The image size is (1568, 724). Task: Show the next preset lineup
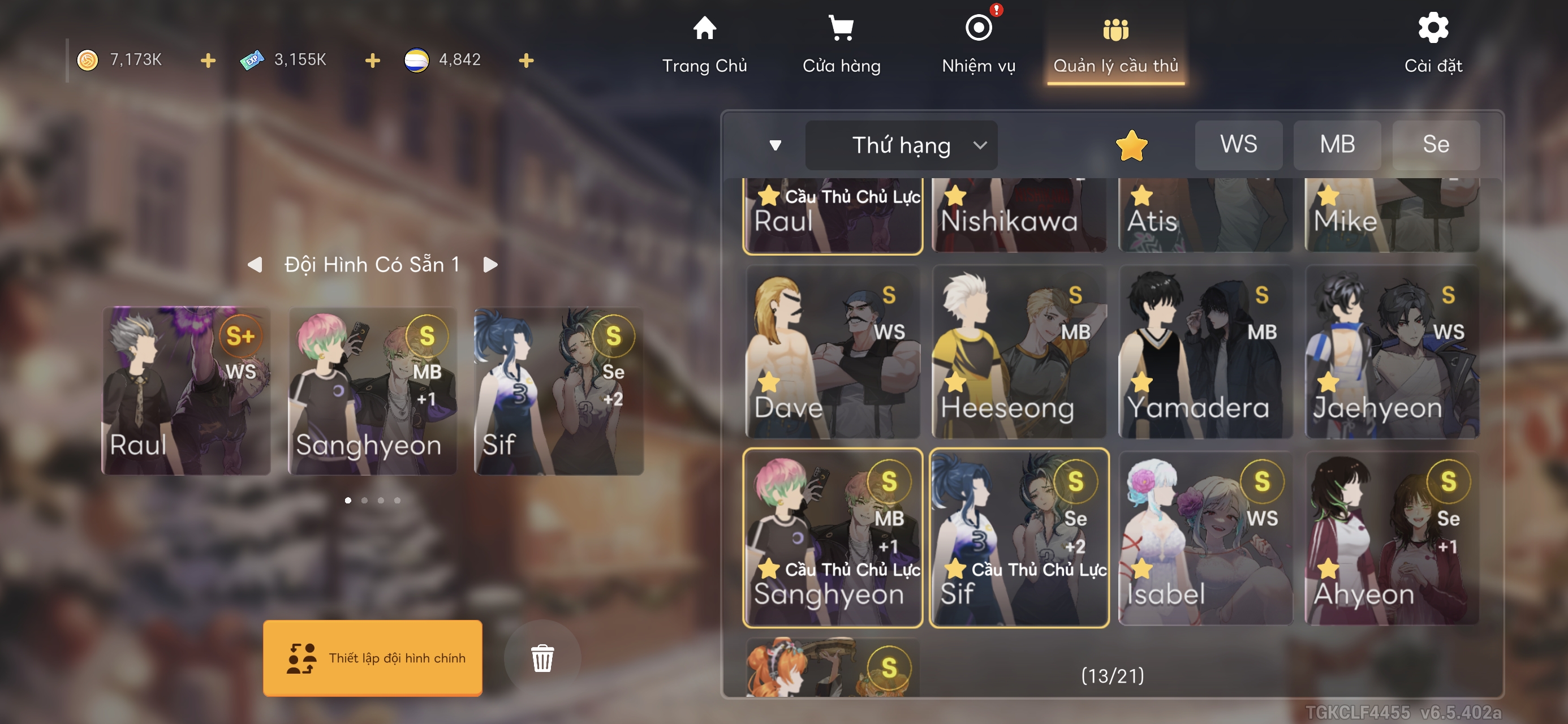(x=490, y=265)
